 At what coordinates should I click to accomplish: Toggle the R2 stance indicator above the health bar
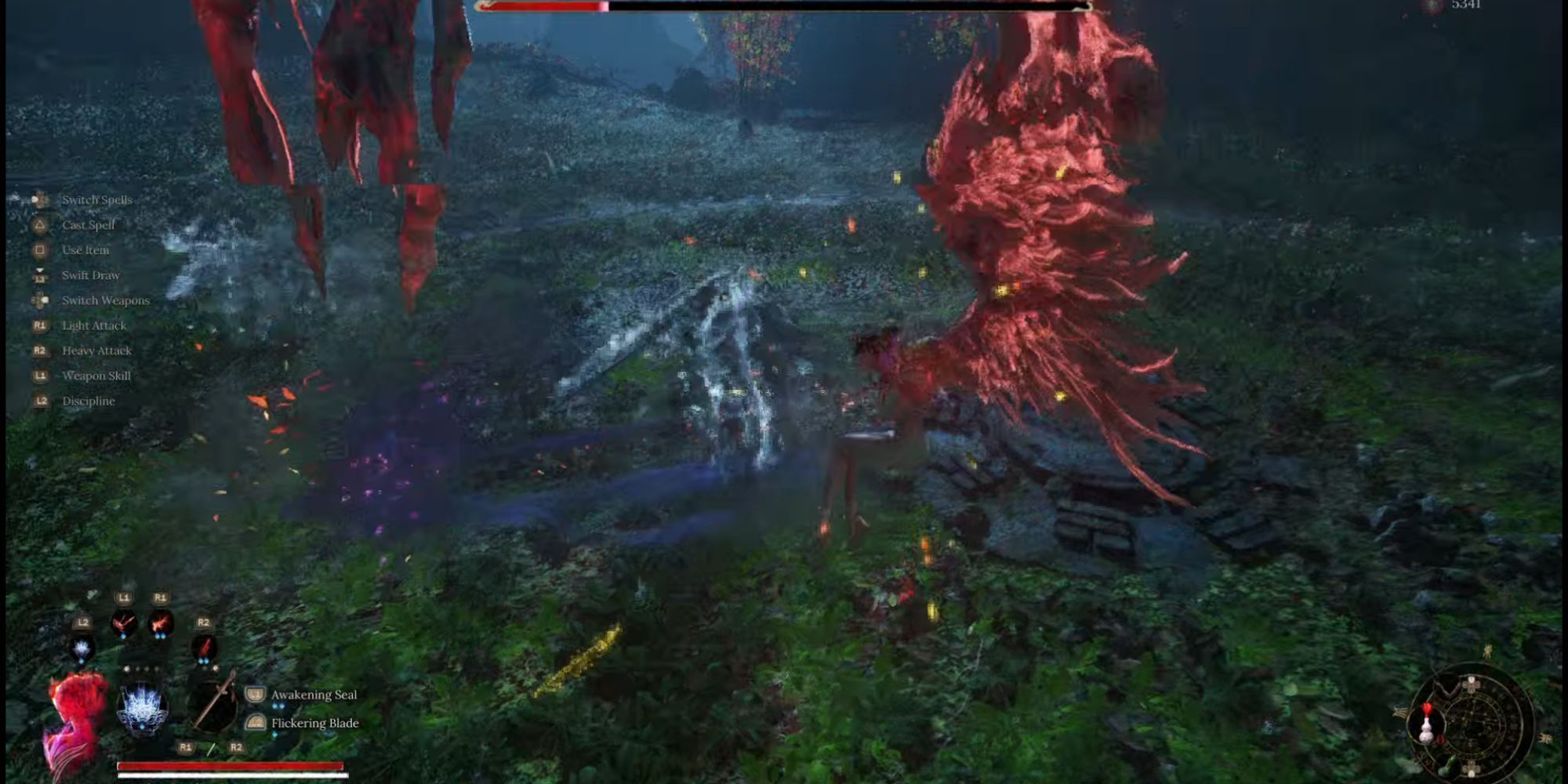point(236,747)
